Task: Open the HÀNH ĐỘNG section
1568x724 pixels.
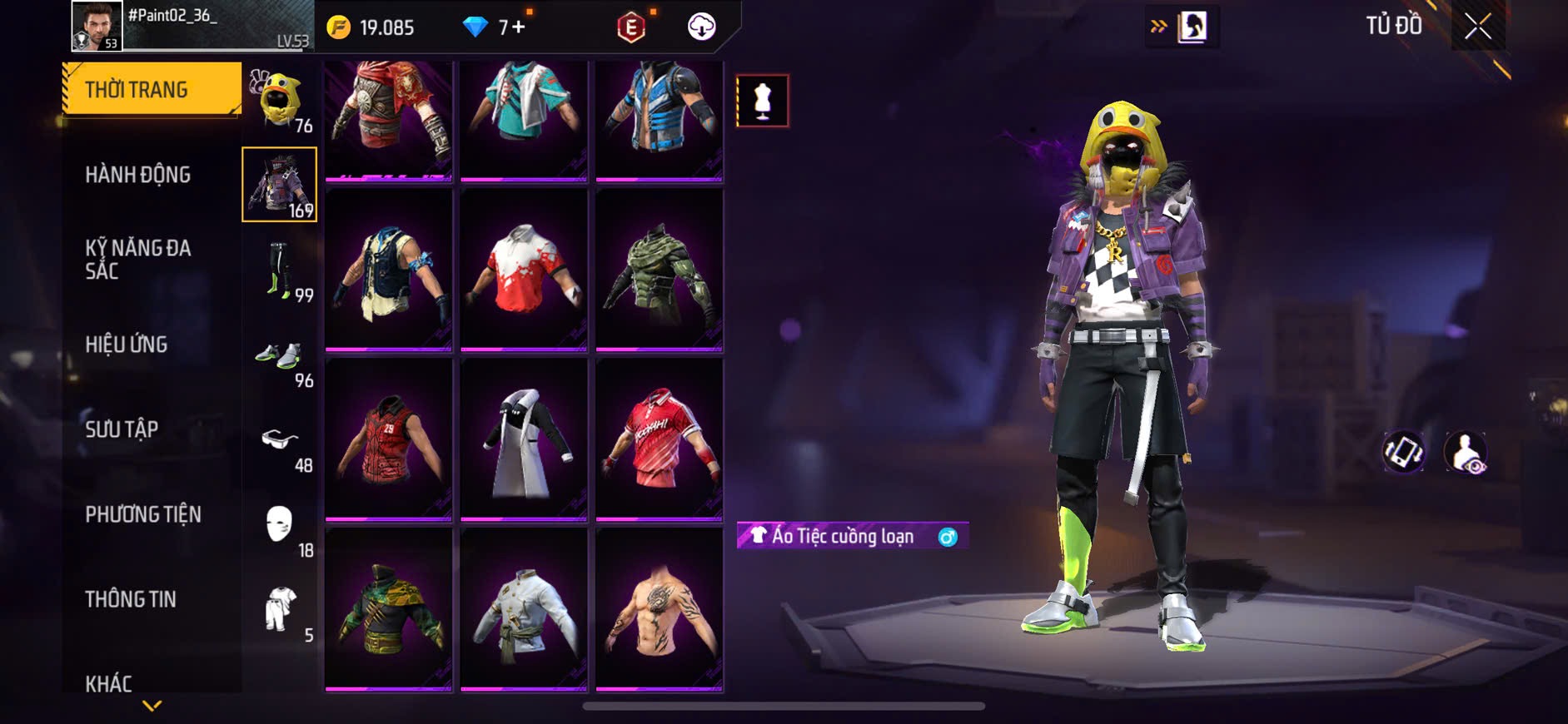Action: 138,175
